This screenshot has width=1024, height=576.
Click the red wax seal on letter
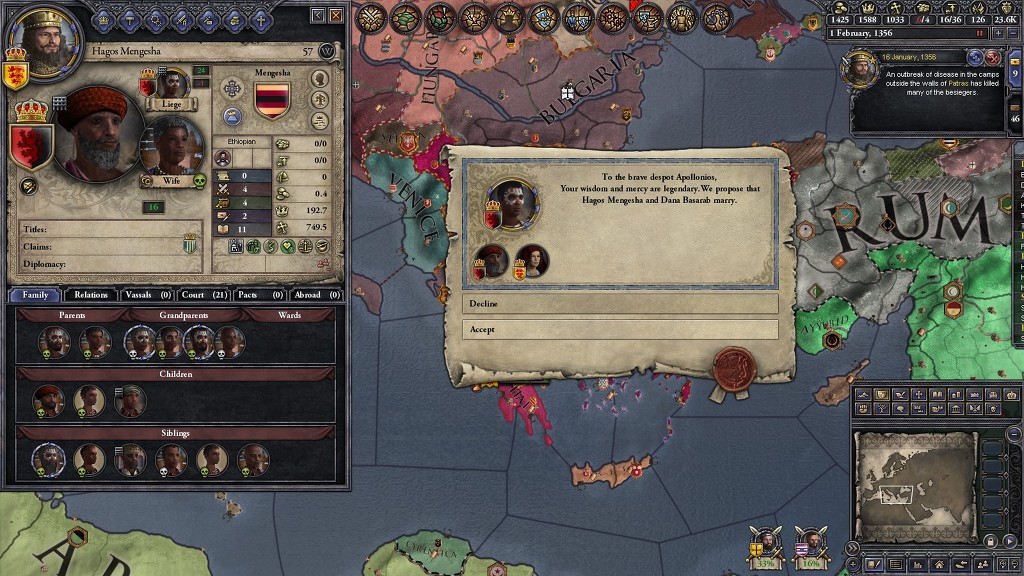tap(732, 369)
